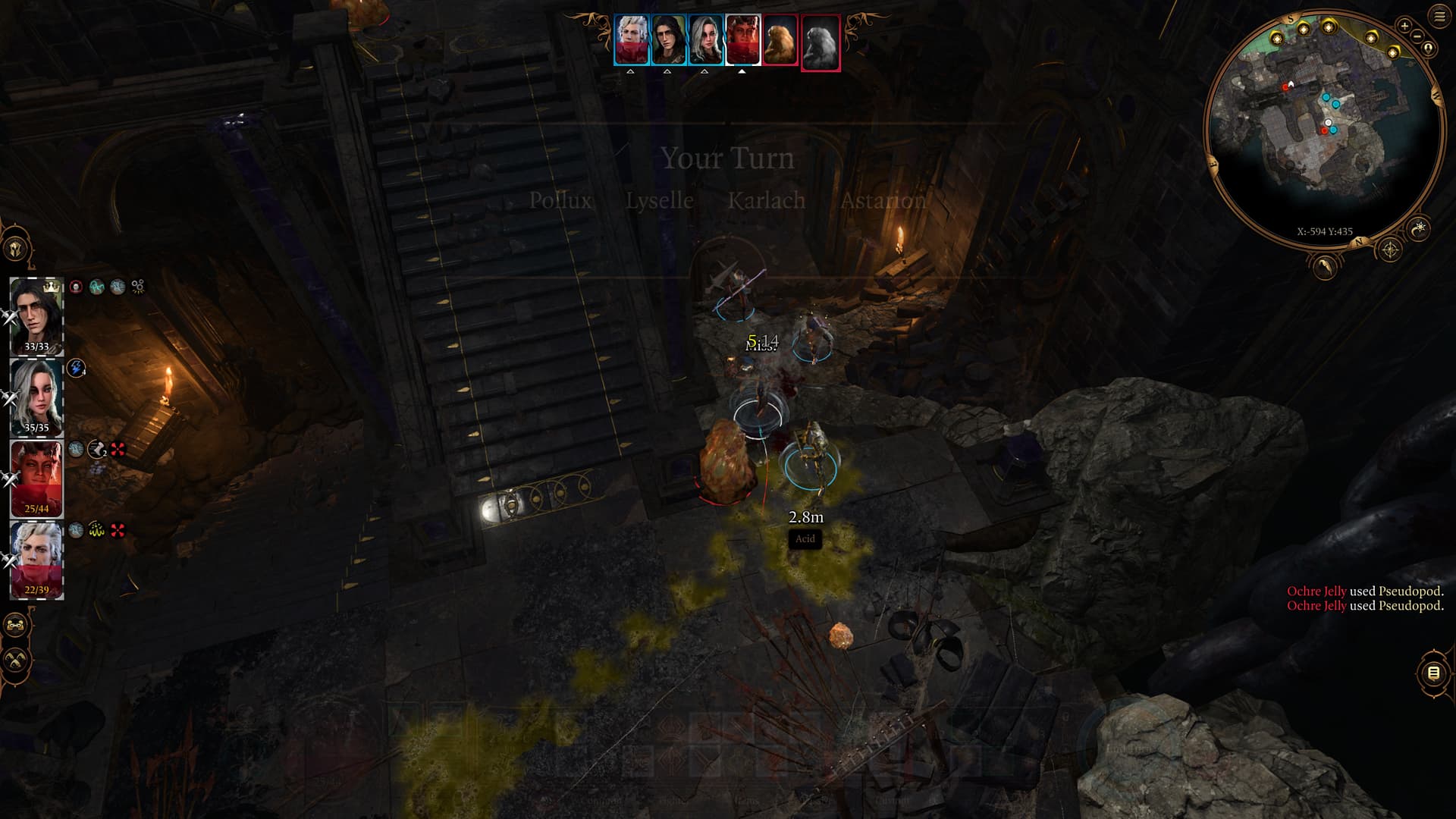Click the map pin button beside the minimap
Screen dimensions: 1456x819
pyautogui.click(x=1428, y=49)
